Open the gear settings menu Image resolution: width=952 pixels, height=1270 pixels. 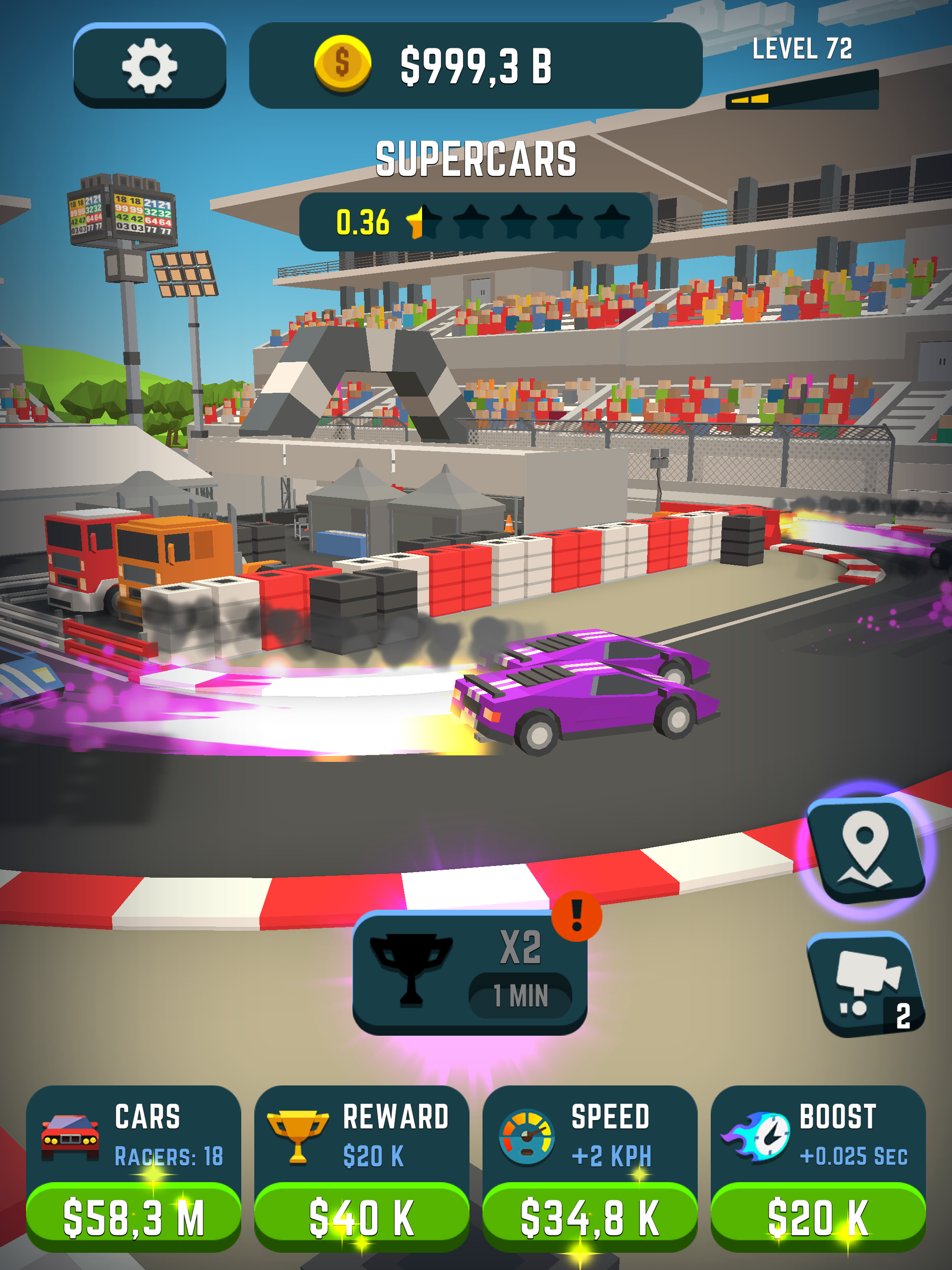149,66
